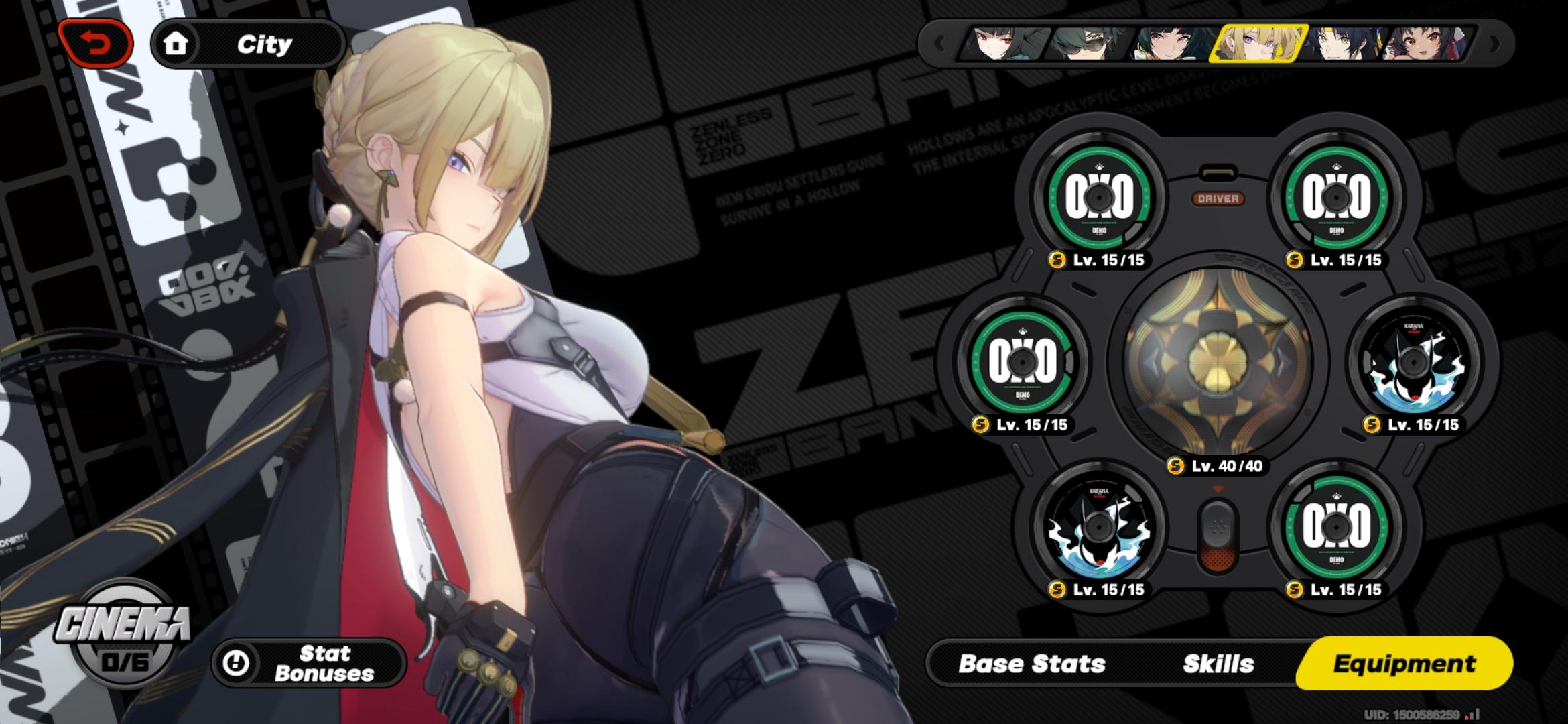Return to the City home screen
1568x724 pixels.
(248, 44)
